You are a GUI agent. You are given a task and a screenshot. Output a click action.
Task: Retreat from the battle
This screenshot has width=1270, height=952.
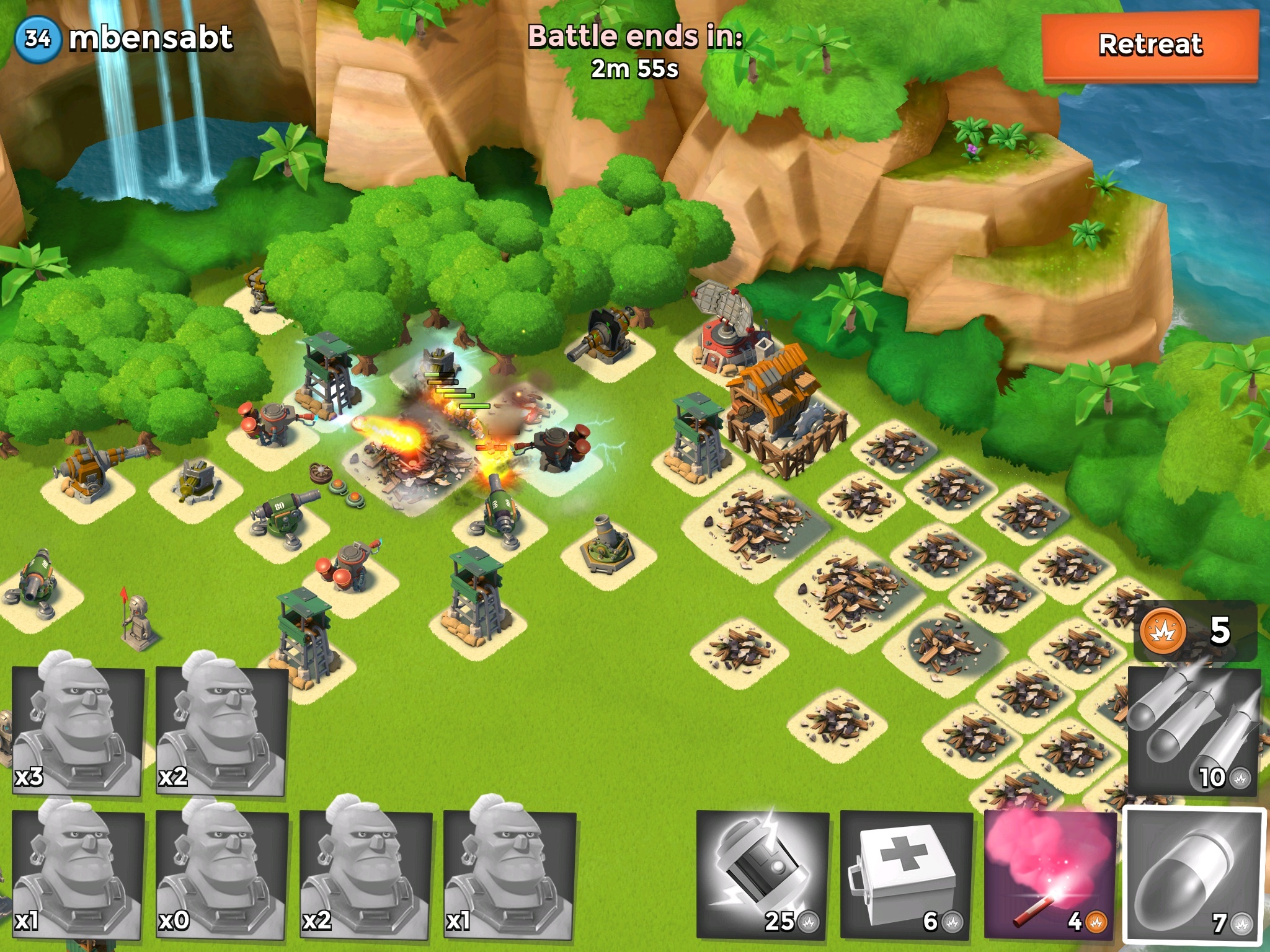pos(1150,46)
